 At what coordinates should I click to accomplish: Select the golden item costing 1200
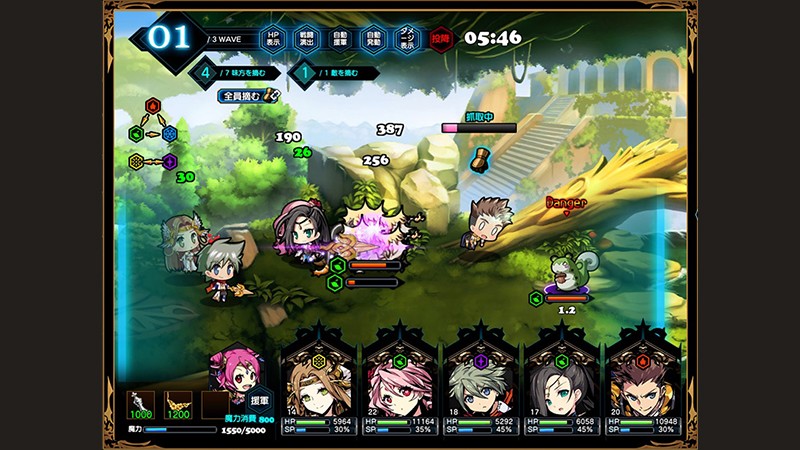pos(177,404)
